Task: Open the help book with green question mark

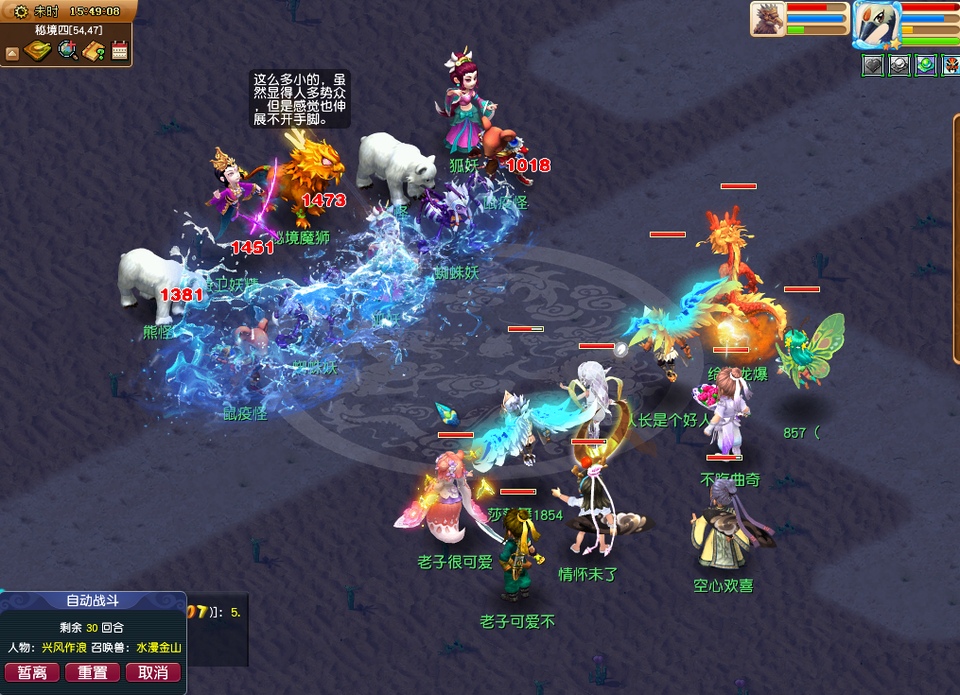Action: pos(94,51)
